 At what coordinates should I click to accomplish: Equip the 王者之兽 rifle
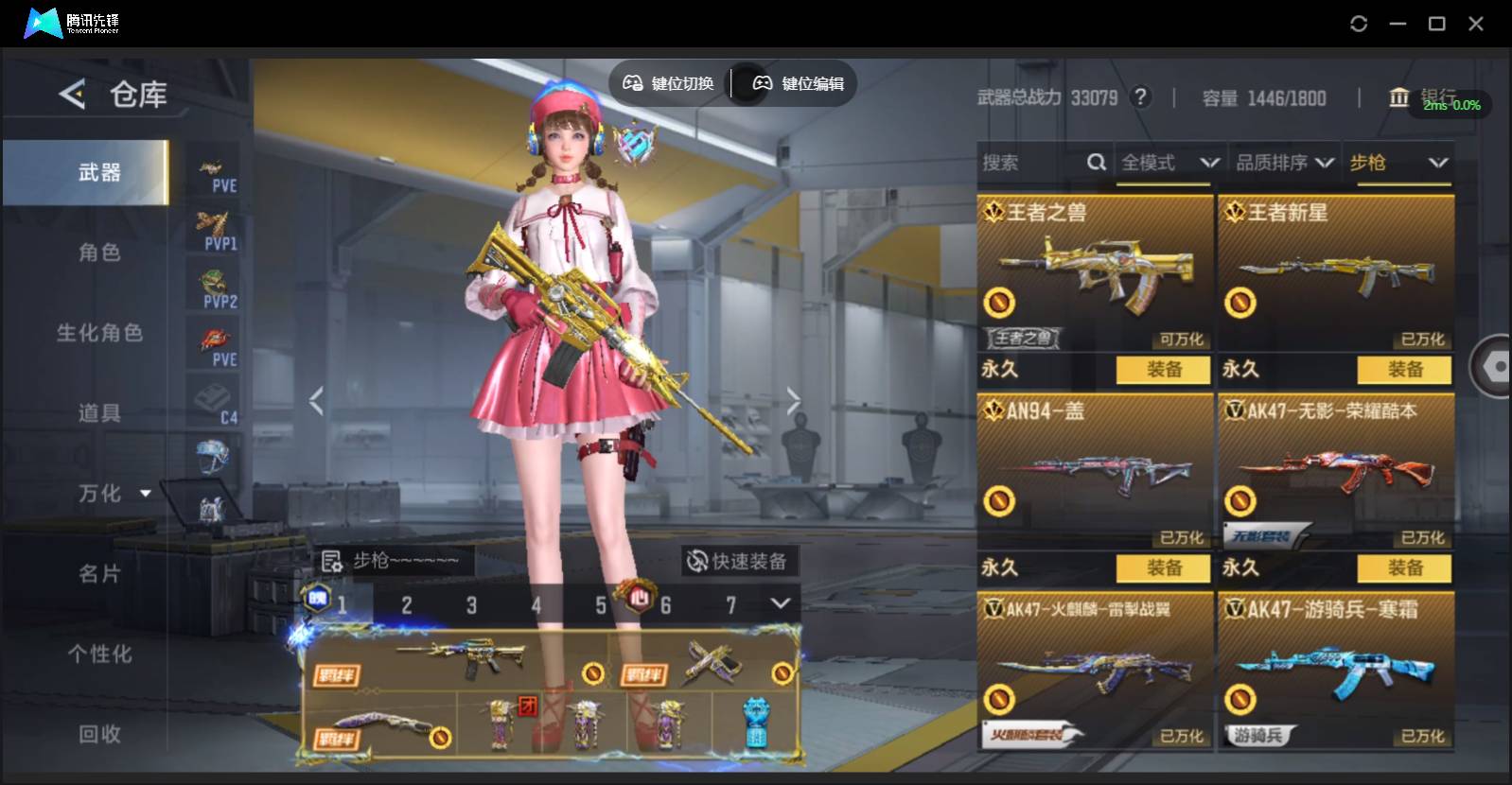[1163, 370]
